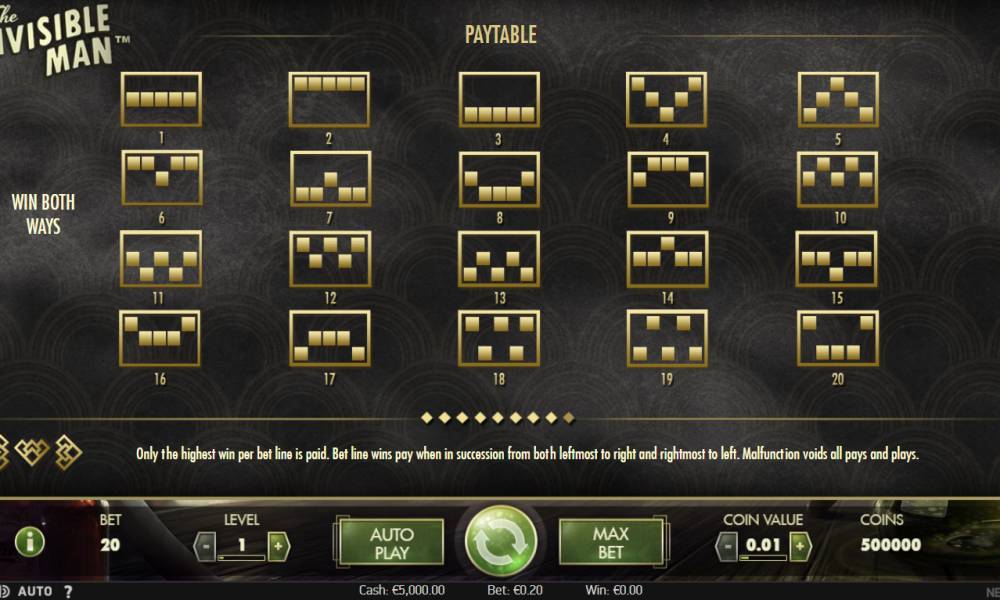Raise the Coin Value with plus
The width and height of the screenshot is (1000, 600).
pyautogui.click(x=799, y=546)
